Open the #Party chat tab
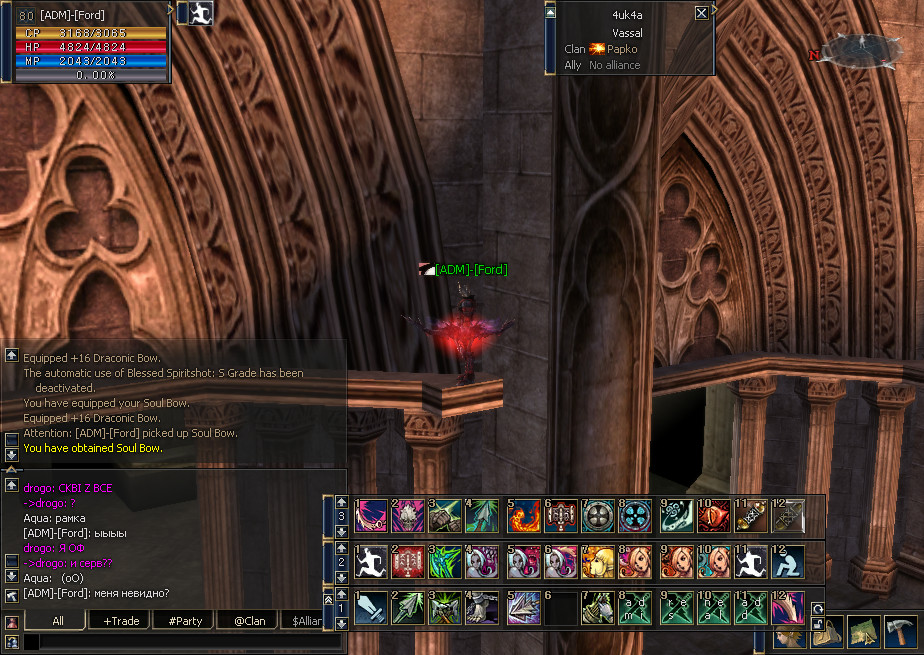Image resolution: width=924 pixels, height=655 pixels. point(185,621)
